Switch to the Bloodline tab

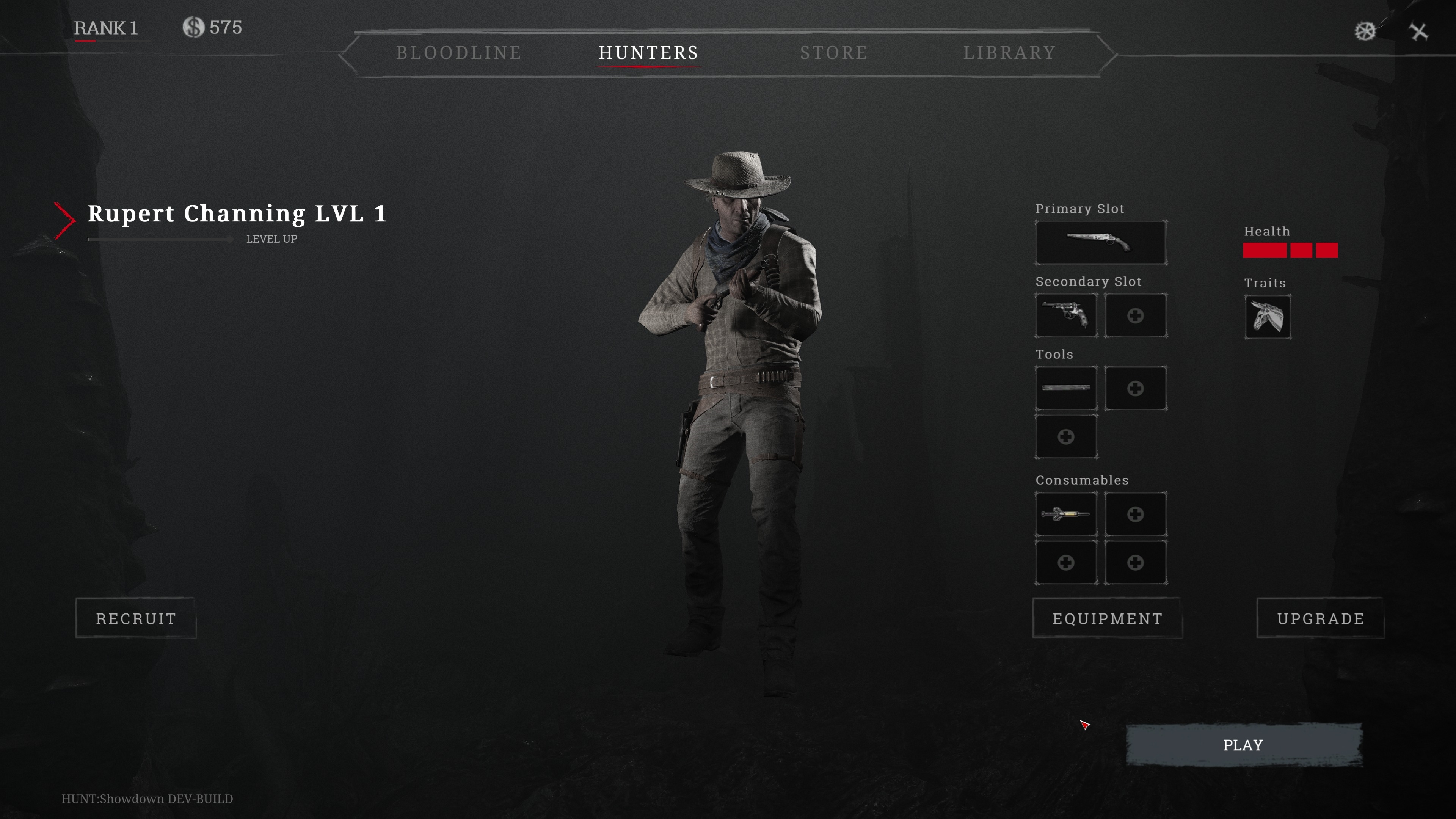pos(458,53)
